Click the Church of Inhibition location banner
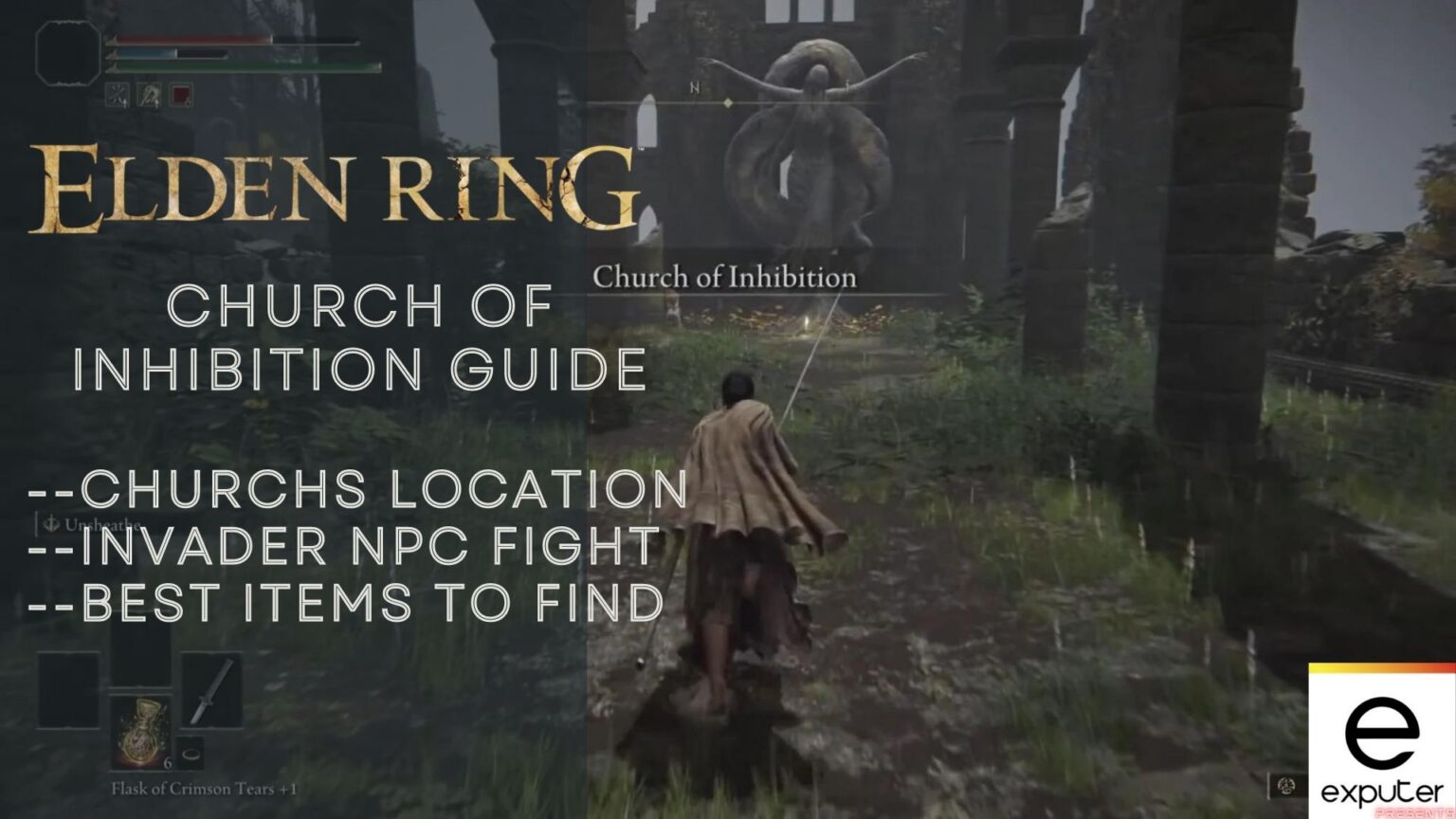This screenshot has width=1456, height=819. 726,278
